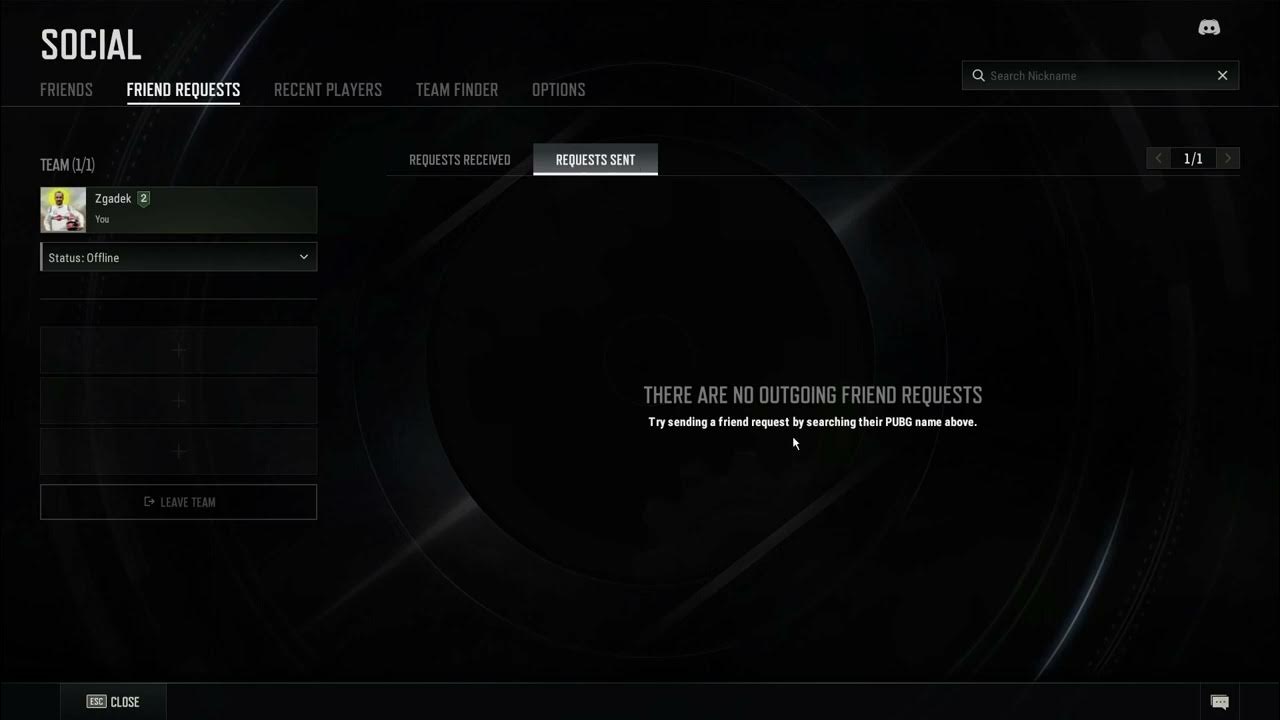Click the leave team door icon

(x=151, y=502)
